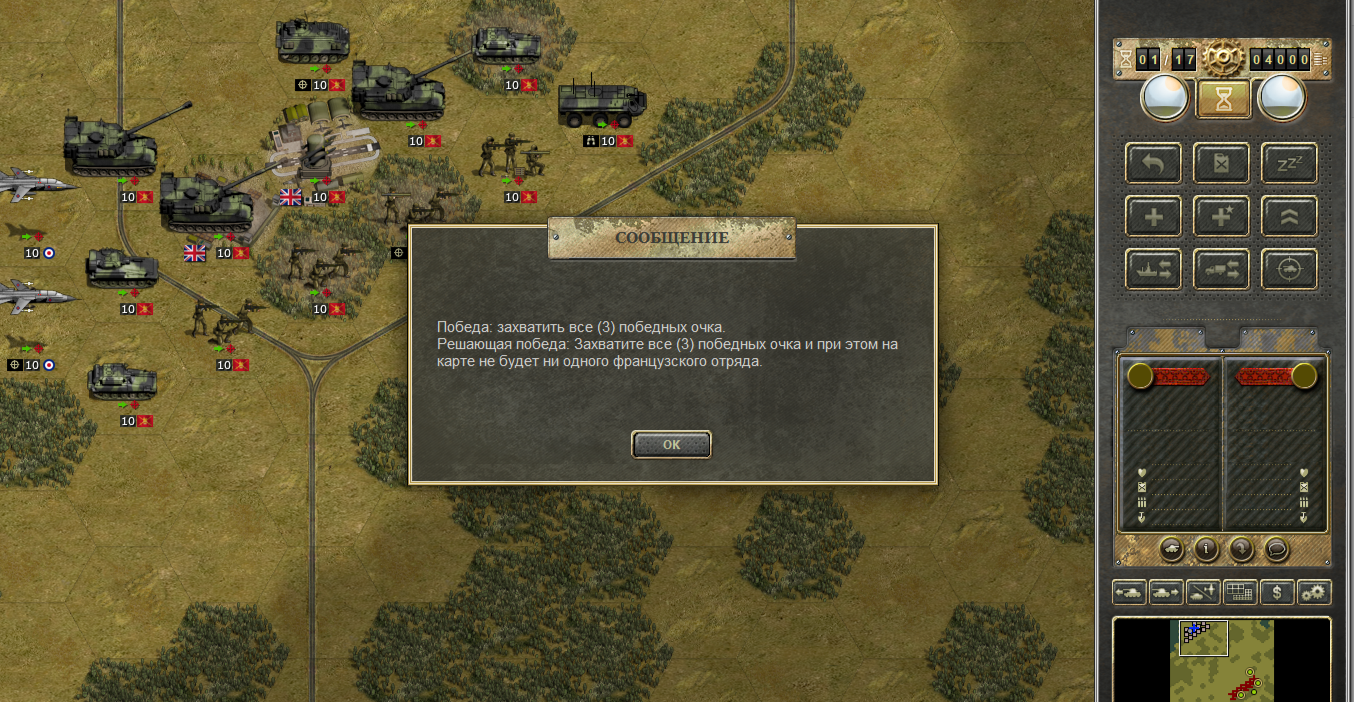
Task: Toggle ship embark with the ship-arrows button
Action: click(x=1153, y=269)
